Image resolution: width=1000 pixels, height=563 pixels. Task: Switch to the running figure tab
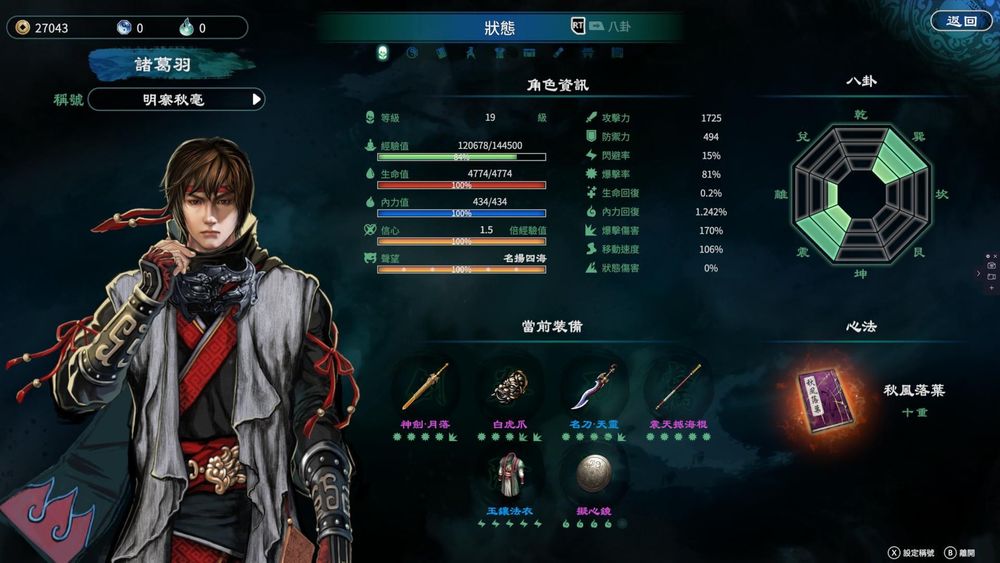pyautogui.click(x=470, y=53)
